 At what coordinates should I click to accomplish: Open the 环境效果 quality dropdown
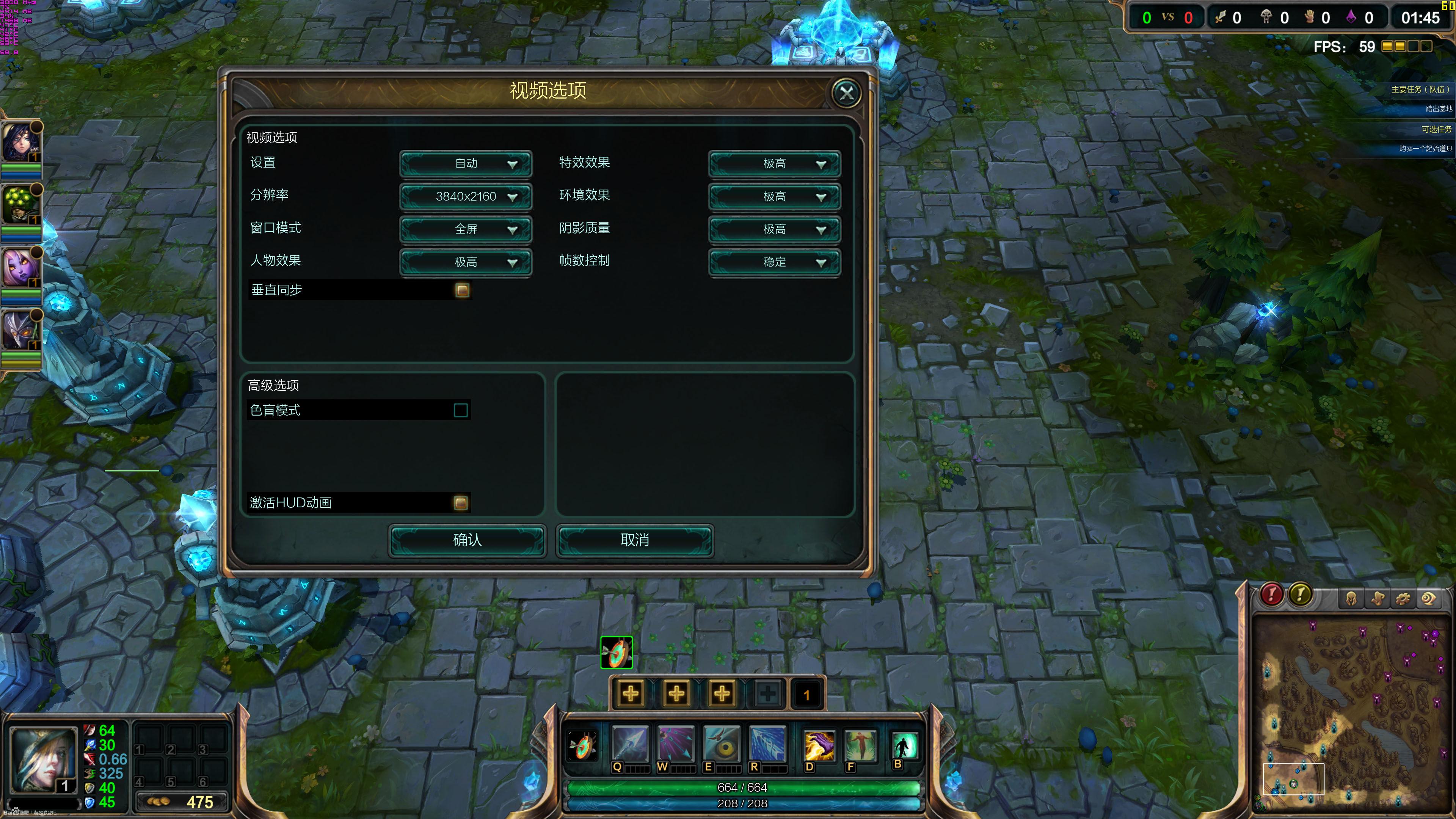coord(774,197)
